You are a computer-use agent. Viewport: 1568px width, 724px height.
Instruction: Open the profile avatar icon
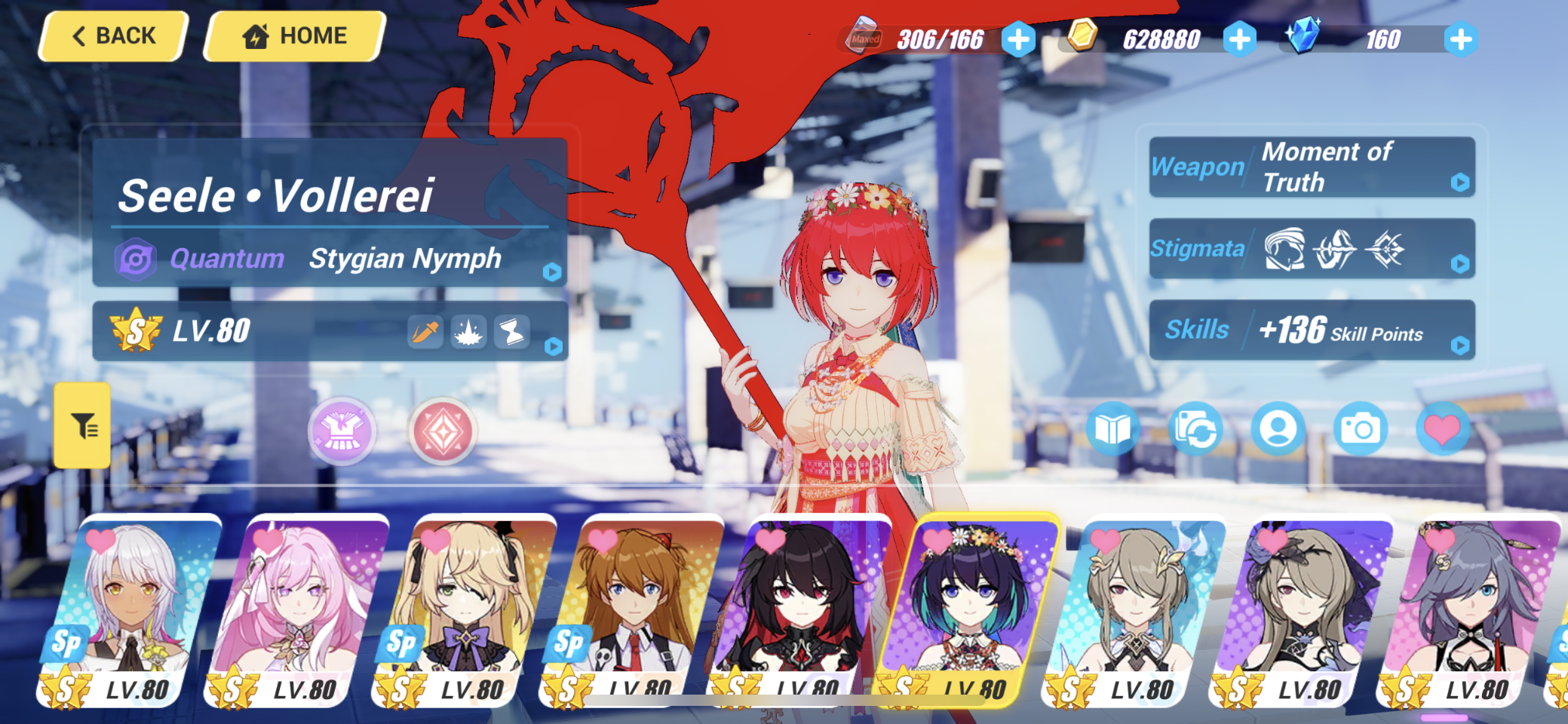(x=1280, y=428)
